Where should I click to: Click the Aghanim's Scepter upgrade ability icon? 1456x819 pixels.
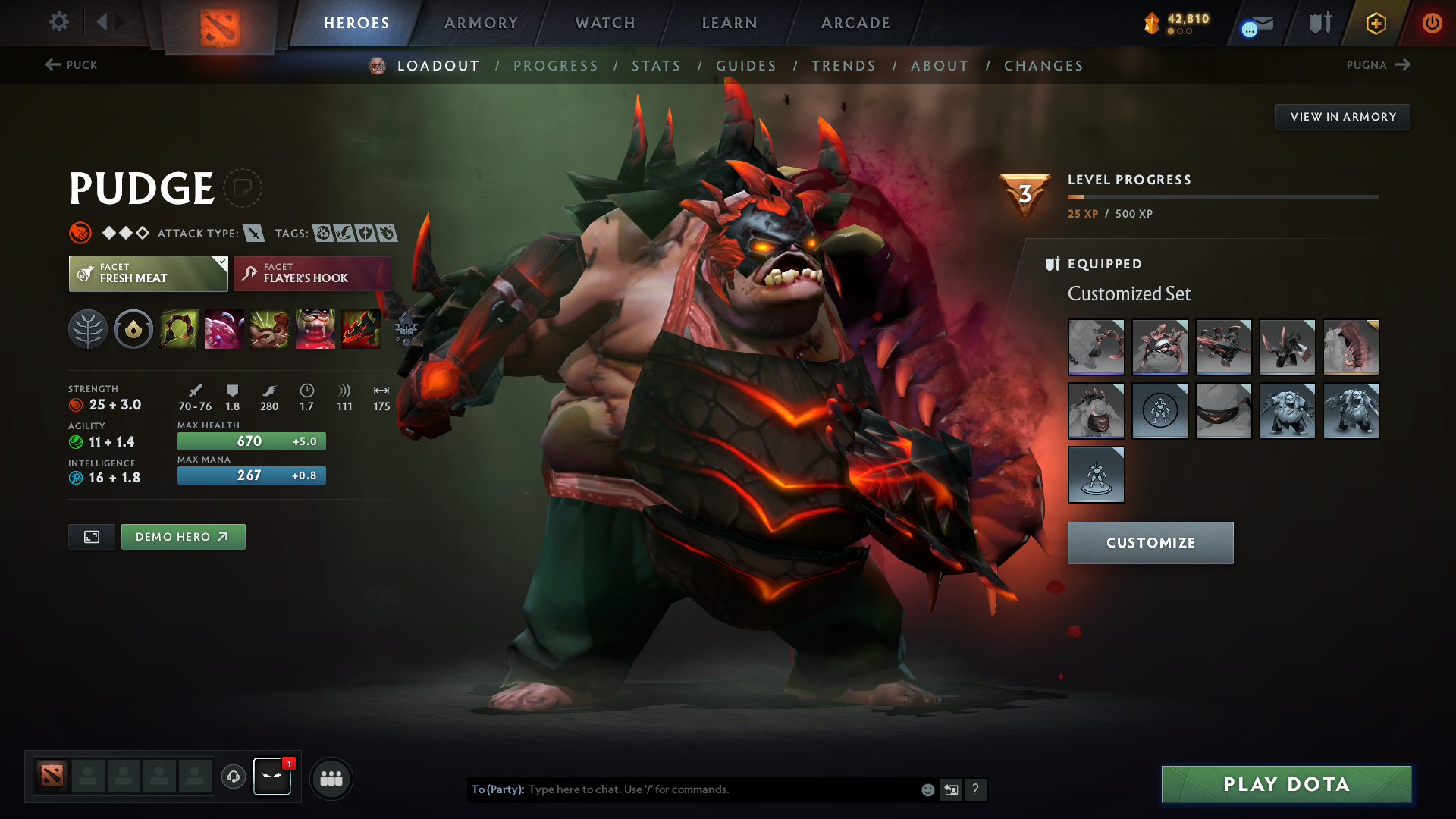pyautogui.click(x=360, y=329)
